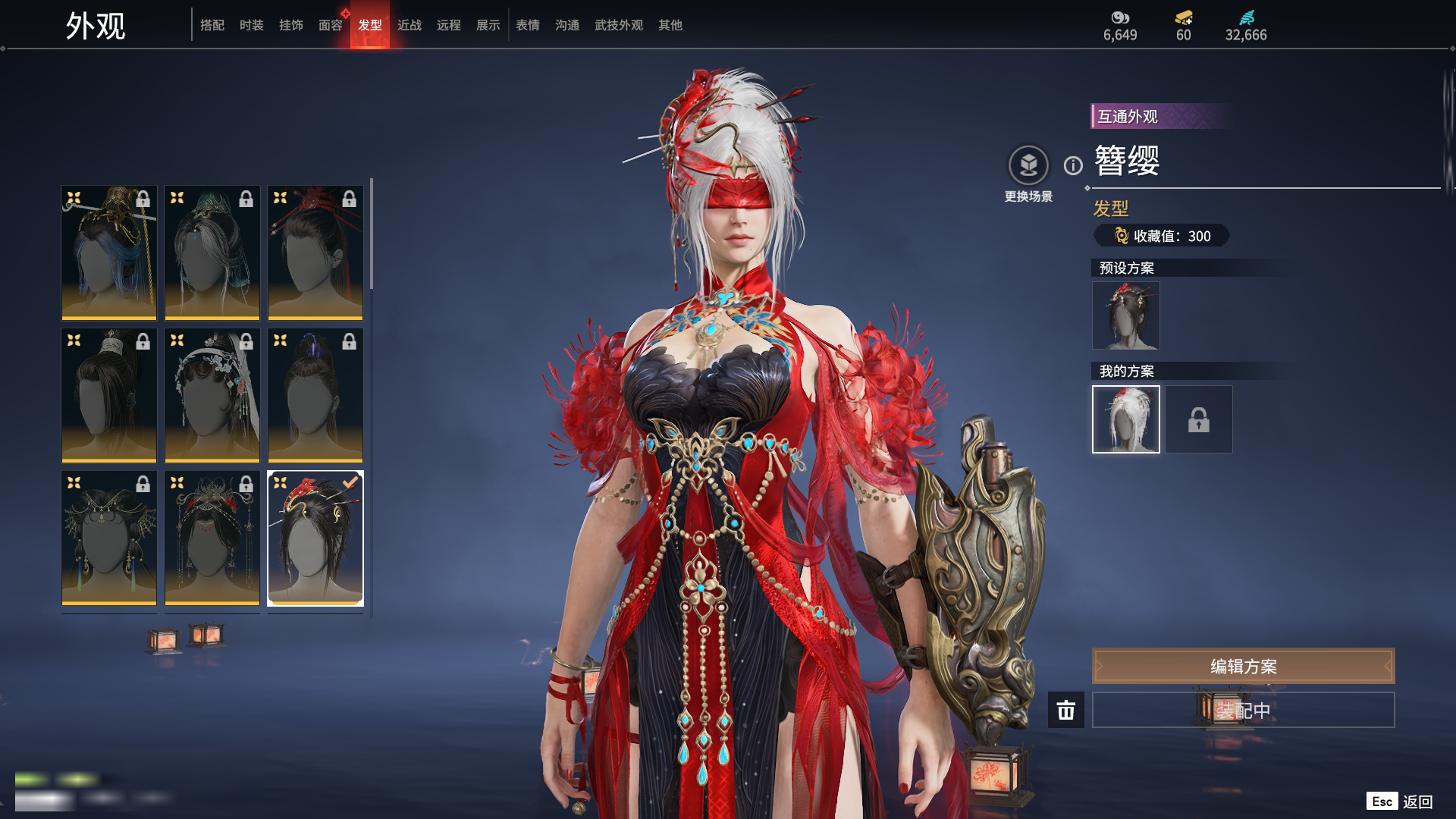This screenshot has width=1456, height=819.
Task: Select the white-haired 我的方案 thumbnail
Action: click(x=1125, y=419)
